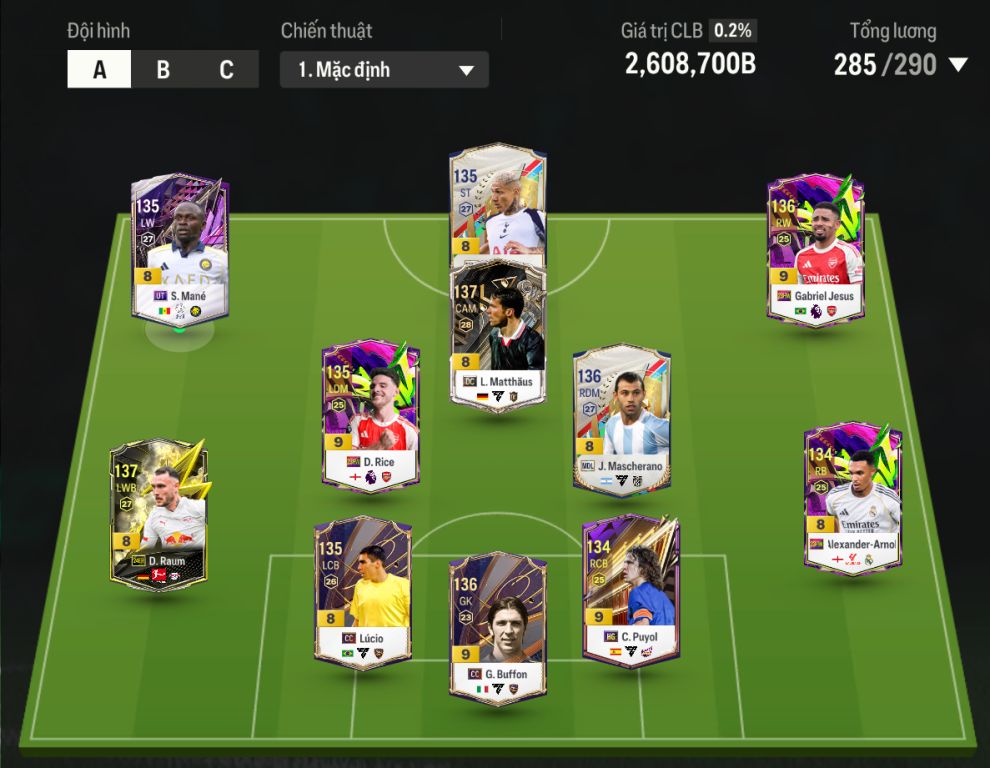Select the D. Raum LWB card
This screenshot has width=990, height=768.
[x=159, y=515]
